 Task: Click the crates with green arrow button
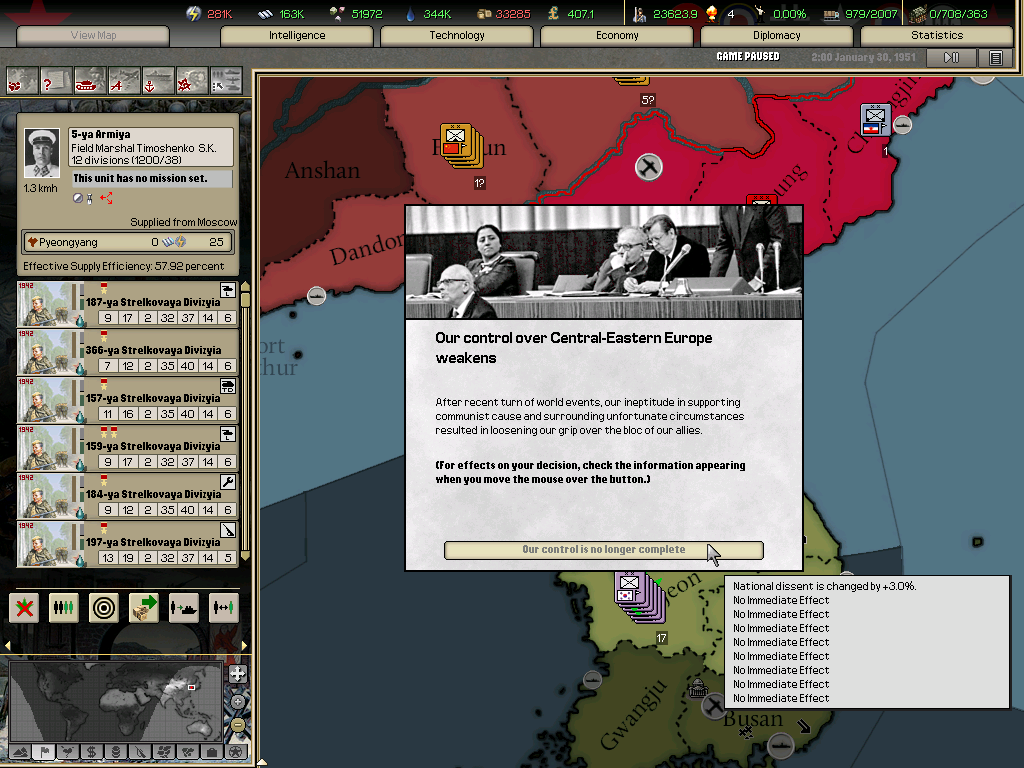pos(144,607)
